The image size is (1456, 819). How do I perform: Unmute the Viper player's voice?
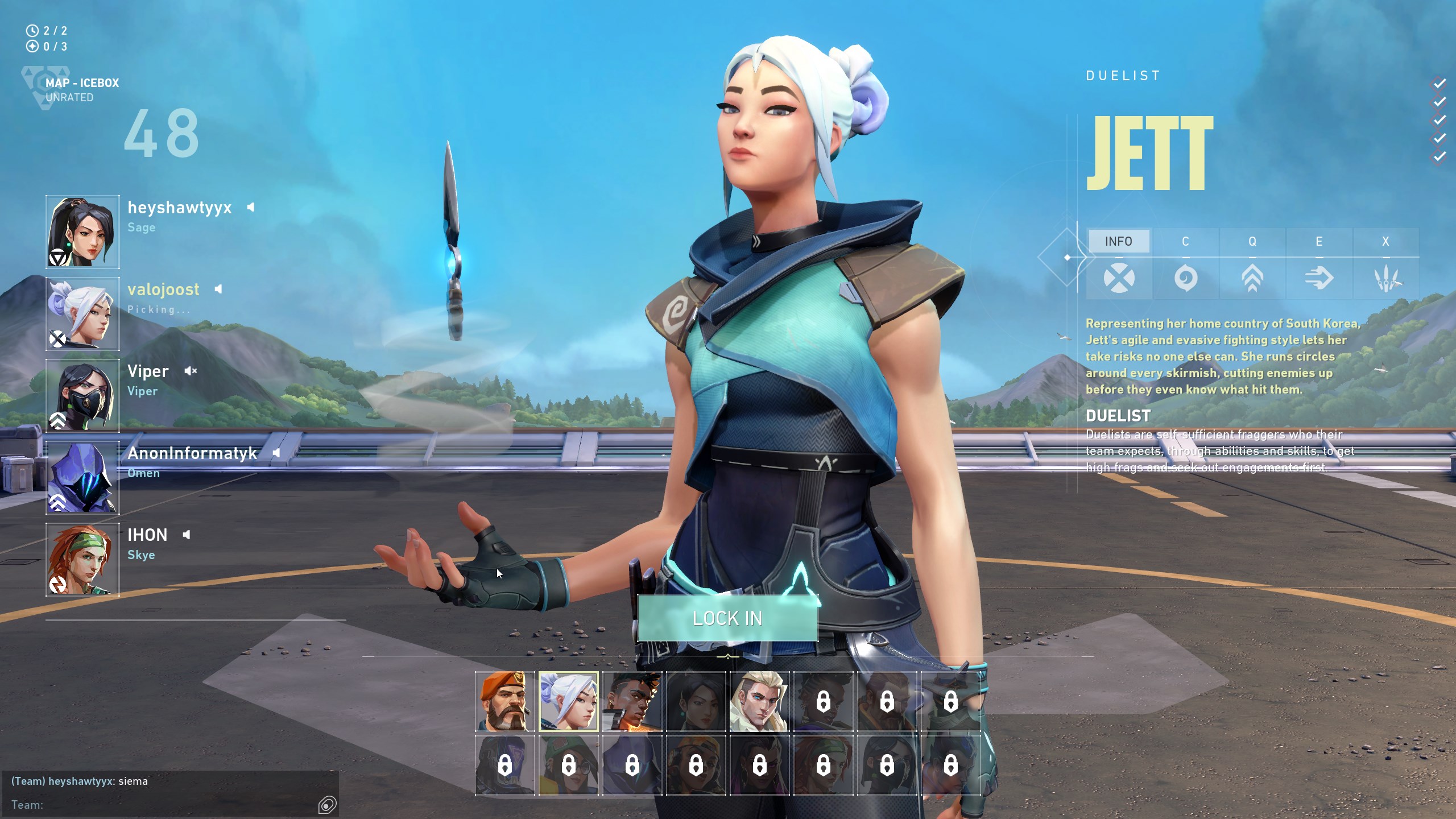tap(190, 371)
